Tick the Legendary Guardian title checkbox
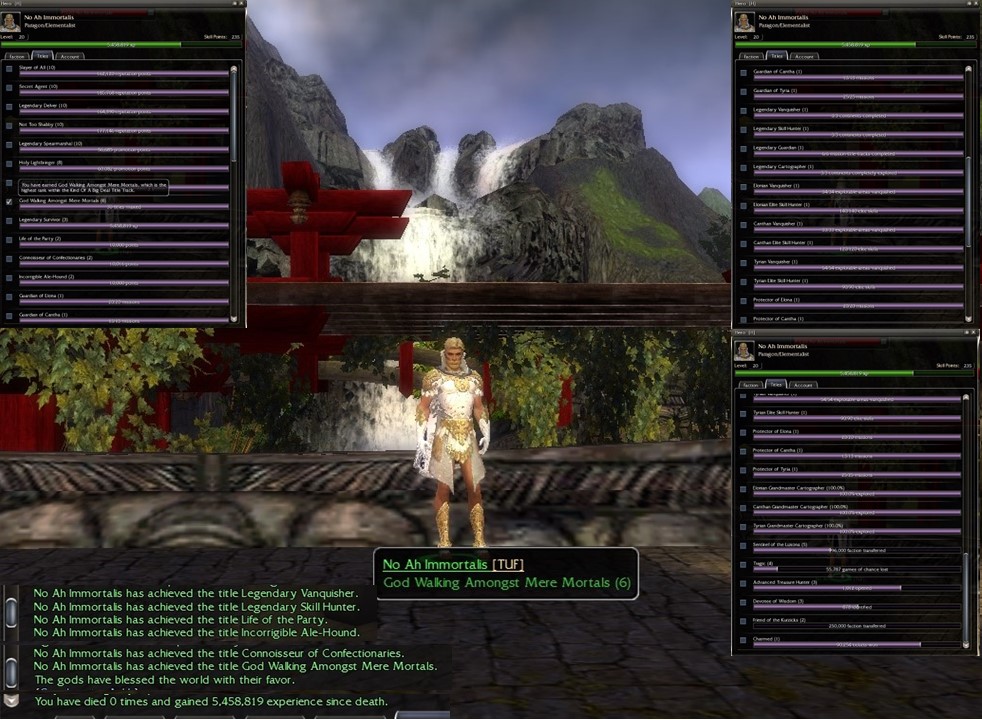Viewport: 982px width, 720px height. click(744, 148)
